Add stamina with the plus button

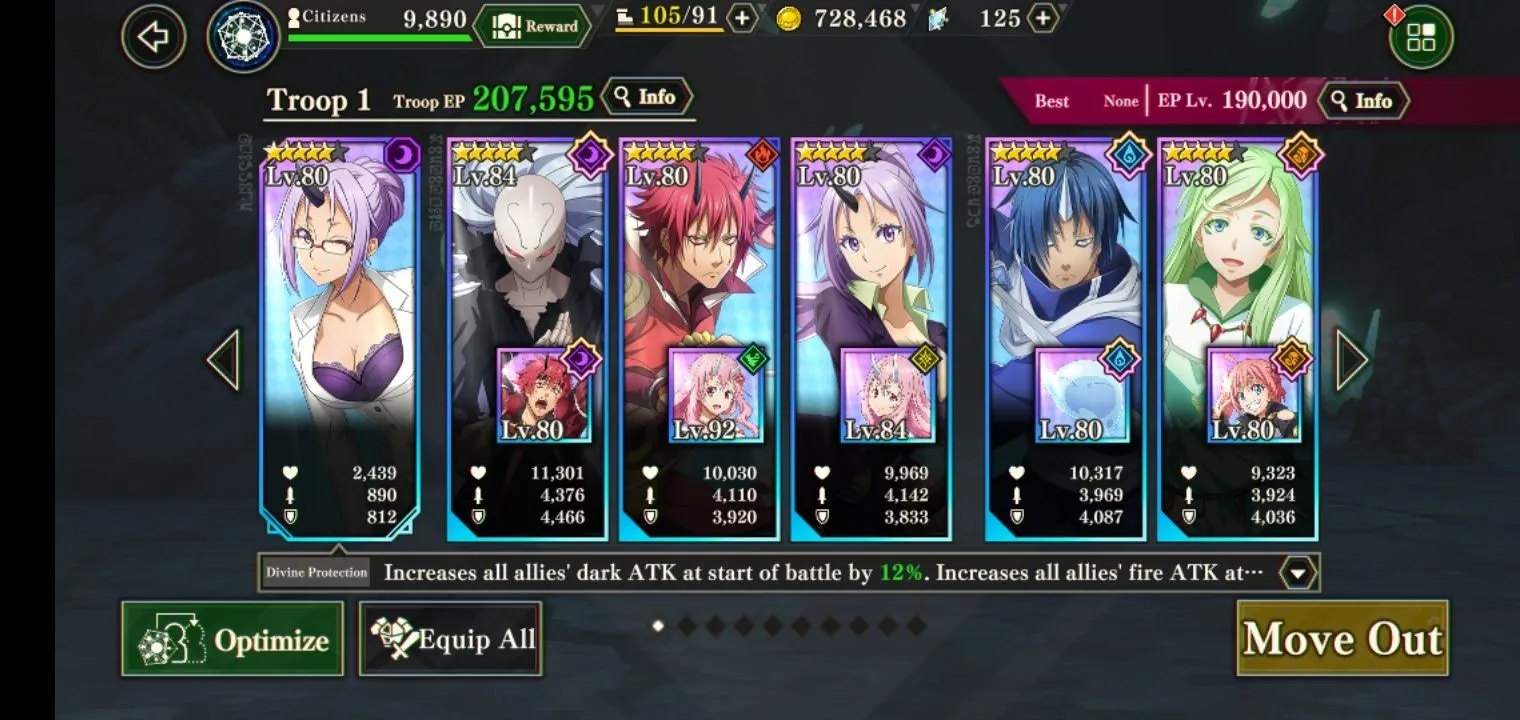(x=741, y=18)
